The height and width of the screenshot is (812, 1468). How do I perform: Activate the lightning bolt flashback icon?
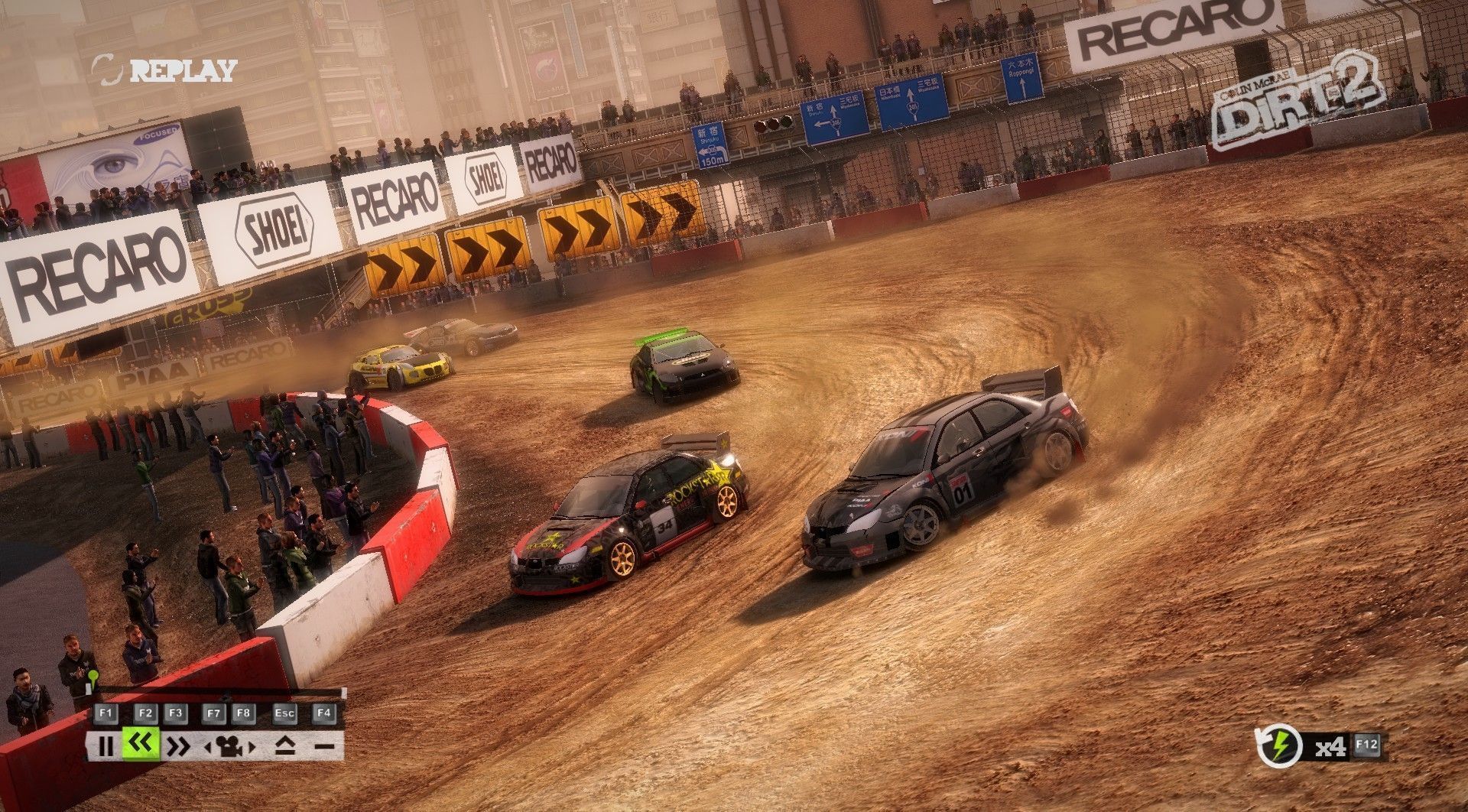pos(1280,746)
